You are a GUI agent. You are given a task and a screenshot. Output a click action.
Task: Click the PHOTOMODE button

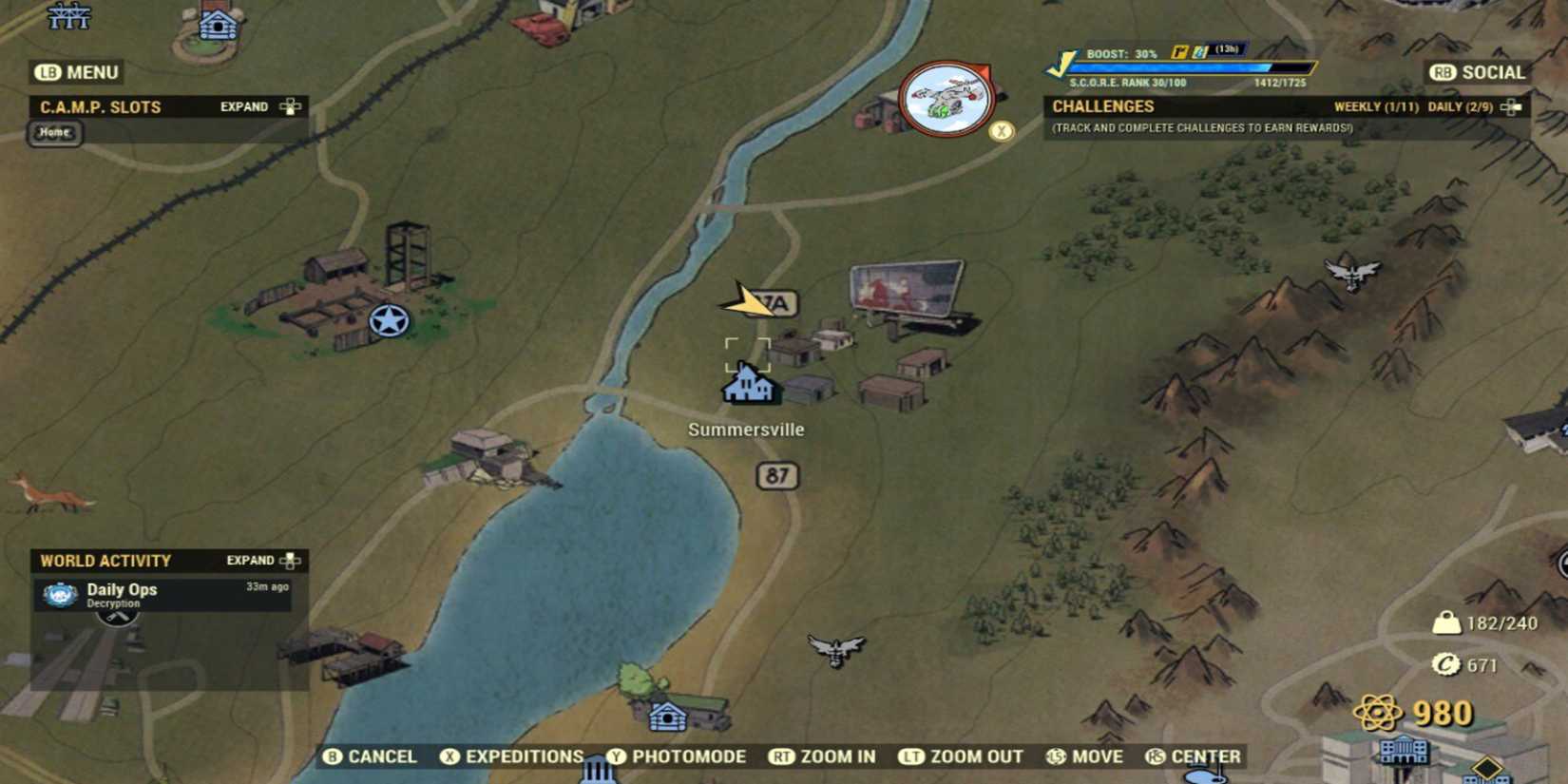680,756
